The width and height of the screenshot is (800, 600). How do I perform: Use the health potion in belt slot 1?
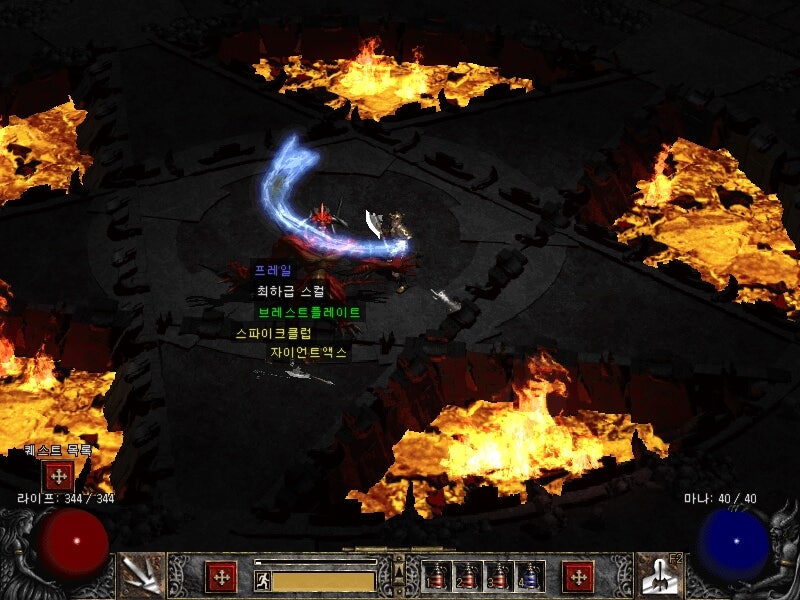click(x=436, y=576)
